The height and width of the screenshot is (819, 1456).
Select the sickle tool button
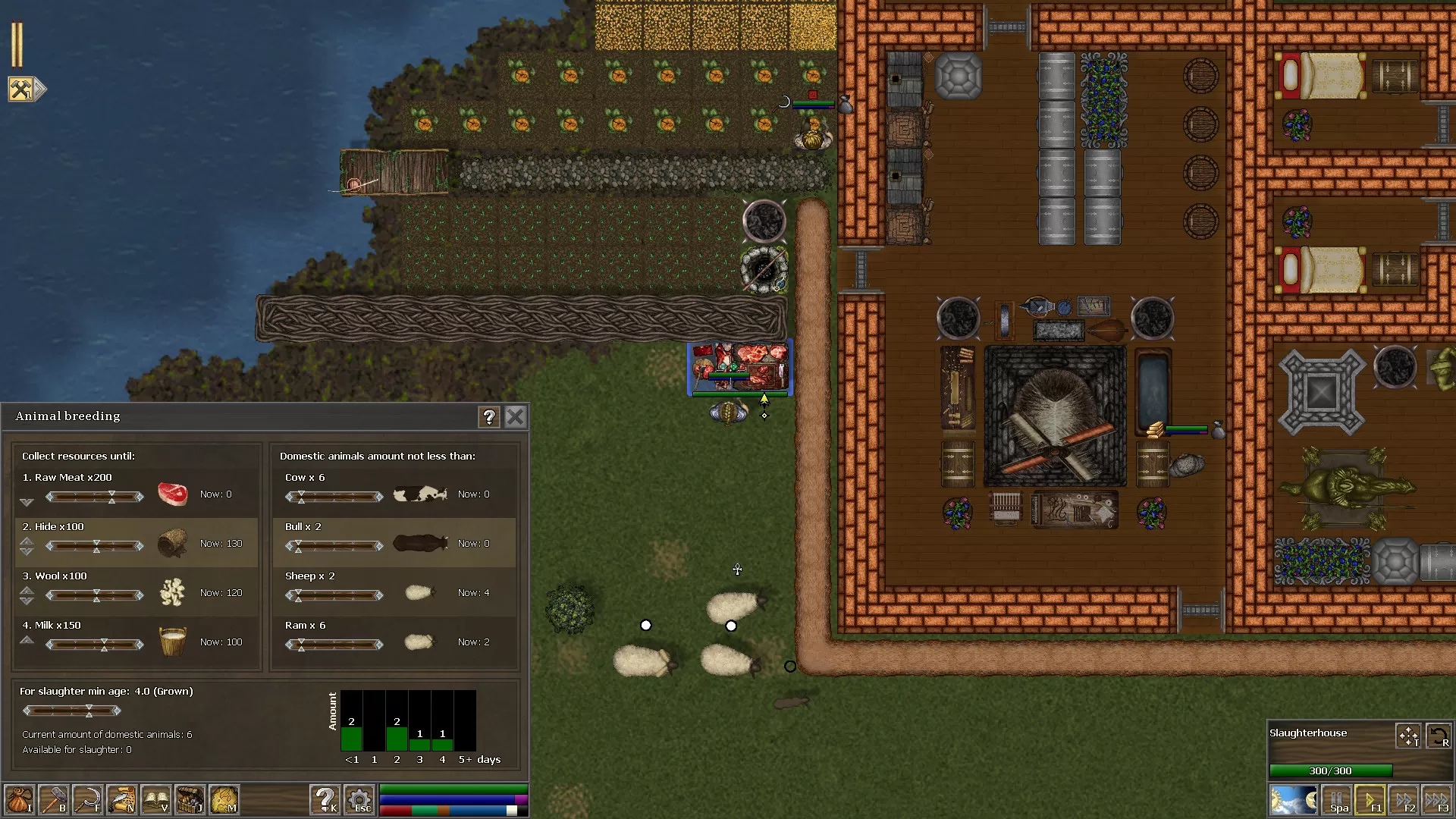pos(88,800)
